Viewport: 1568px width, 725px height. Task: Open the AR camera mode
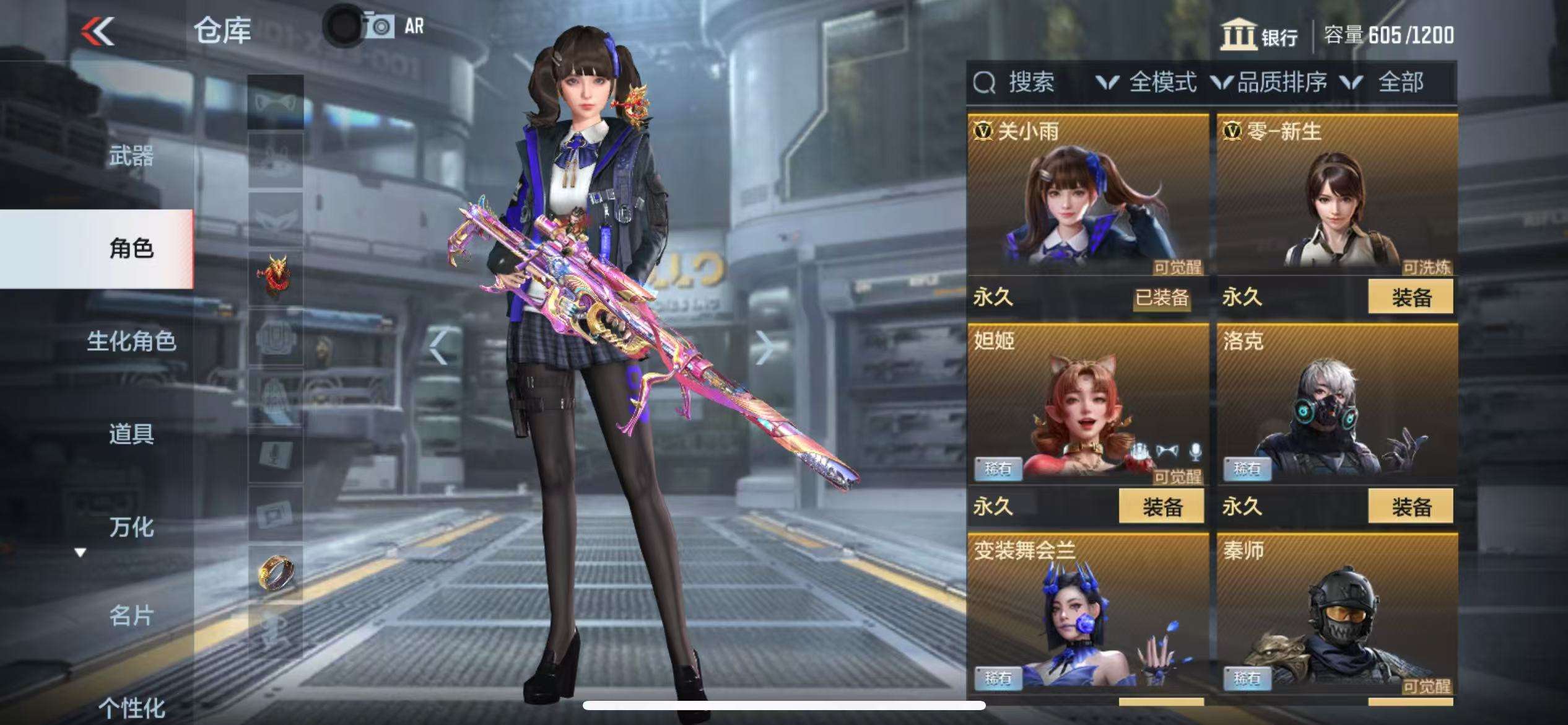[x=394, y=27]
